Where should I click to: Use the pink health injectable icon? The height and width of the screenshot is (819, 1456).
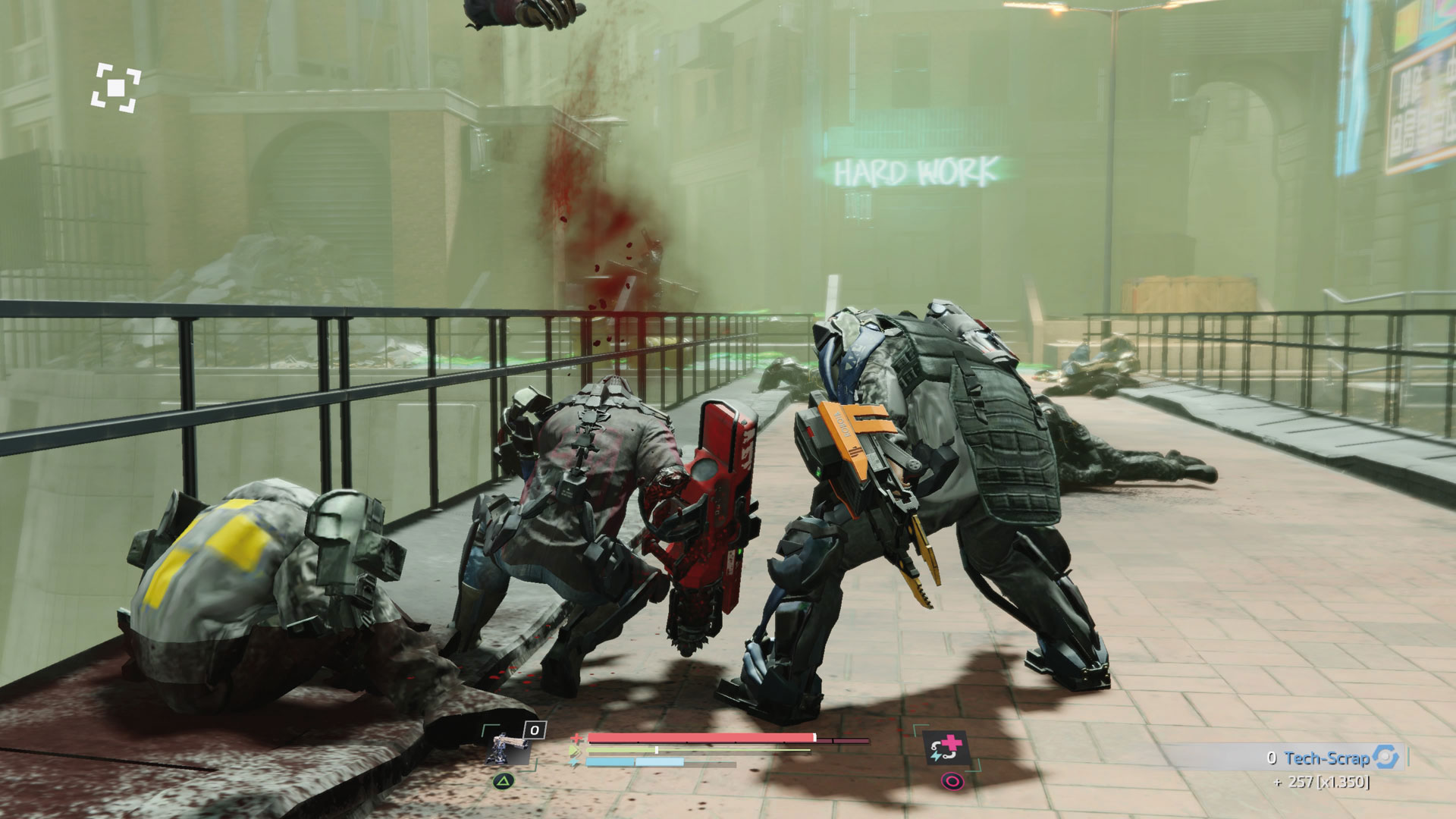947,748
